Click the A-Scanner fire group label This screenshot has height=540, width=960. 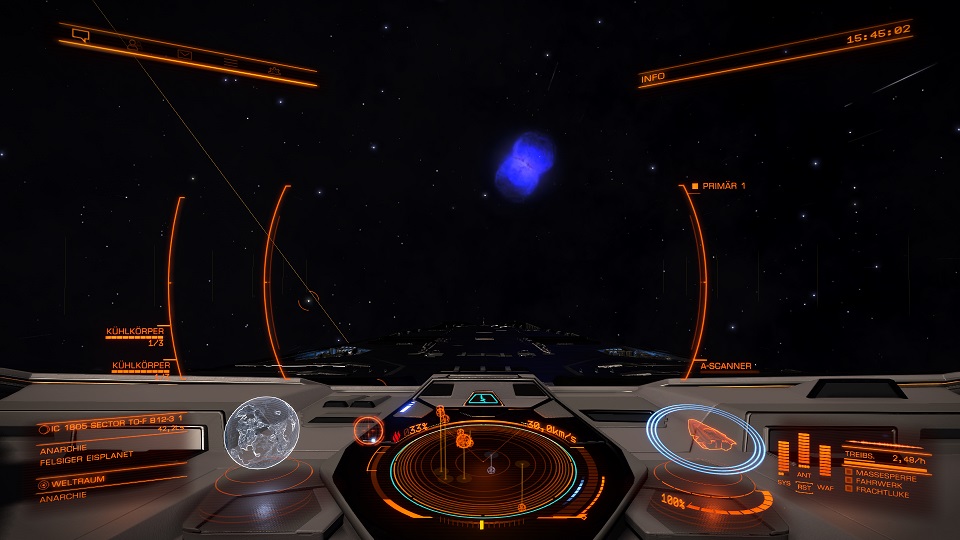tap(725, 366)
